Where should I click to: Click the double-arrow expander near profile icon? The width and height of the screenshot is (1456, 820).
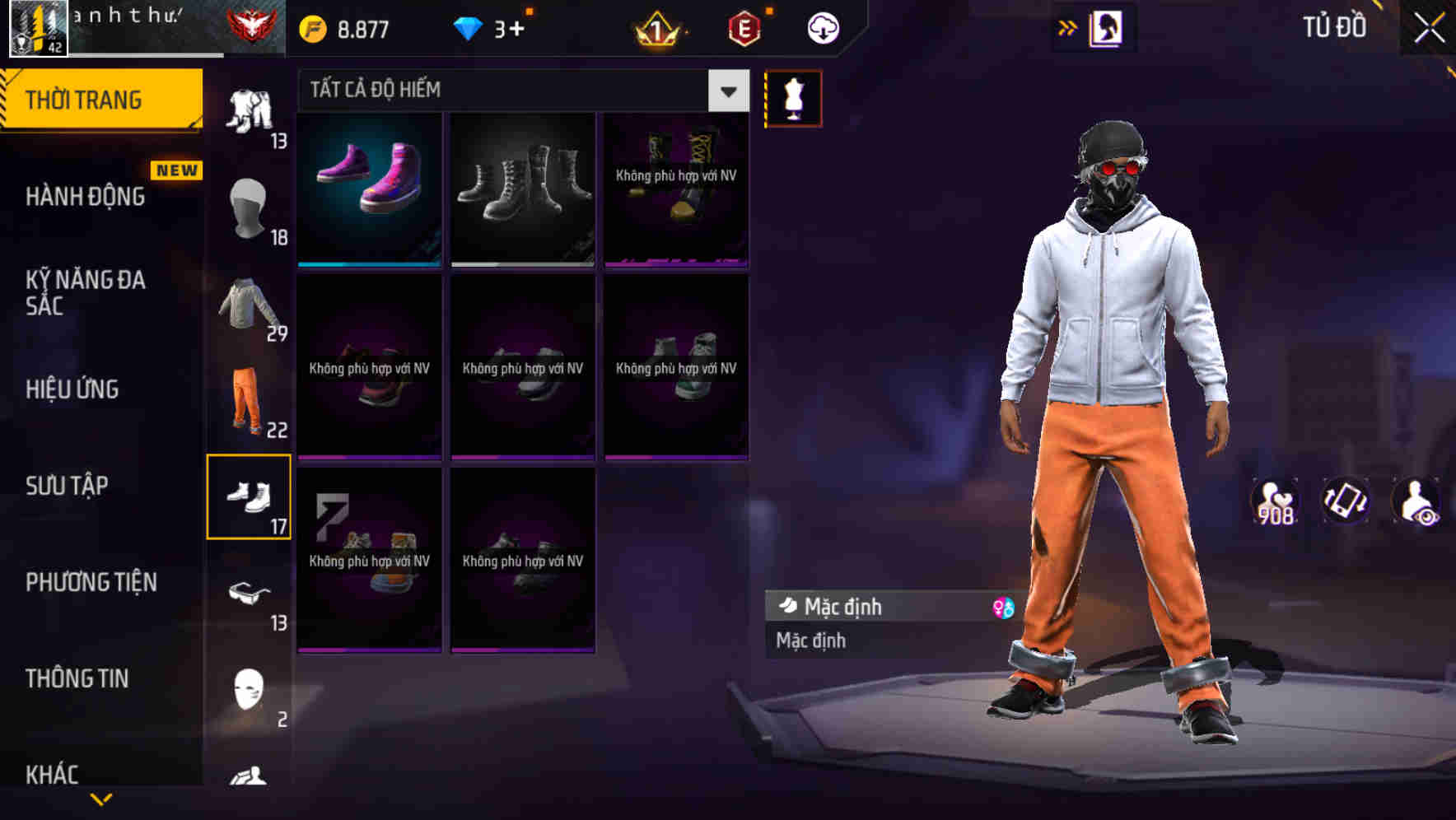click(x=1068, y=26)
